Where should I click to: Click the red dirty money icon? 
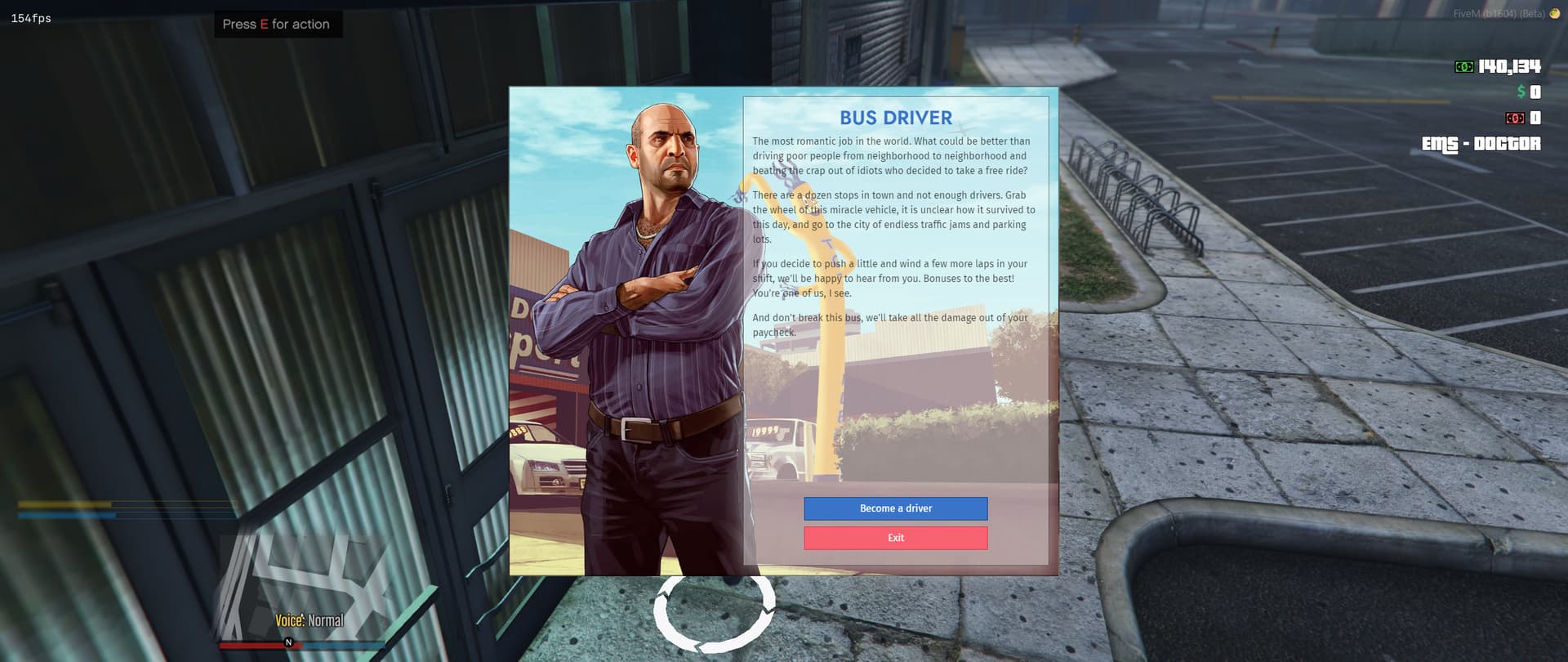[x=1517, y=119]
